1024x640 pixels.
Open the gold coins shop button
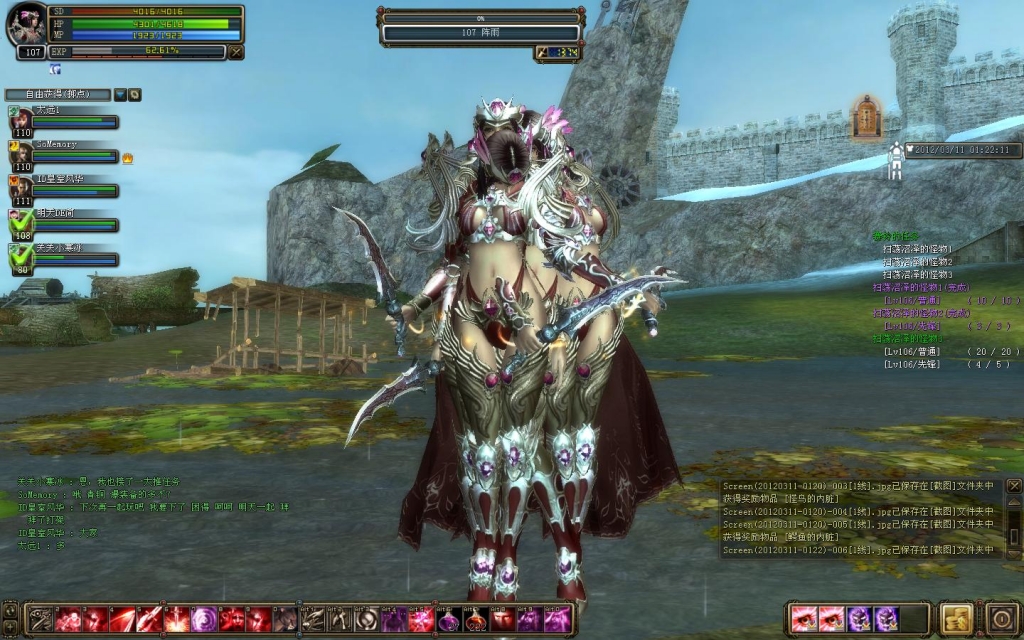[x=957, y=618]
